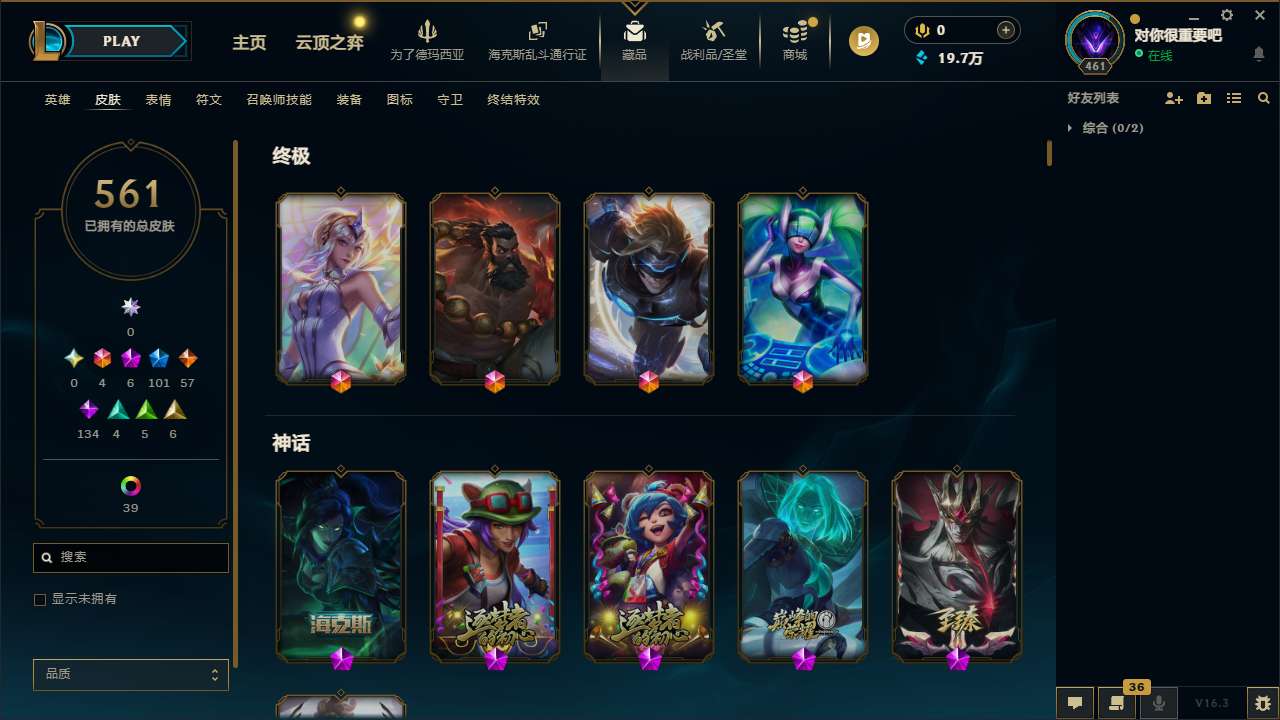Click the add friend icon
Image resolution: width=1280 pixels, height=720 pixels.
pyautogui.click(x=1174, y=98)
